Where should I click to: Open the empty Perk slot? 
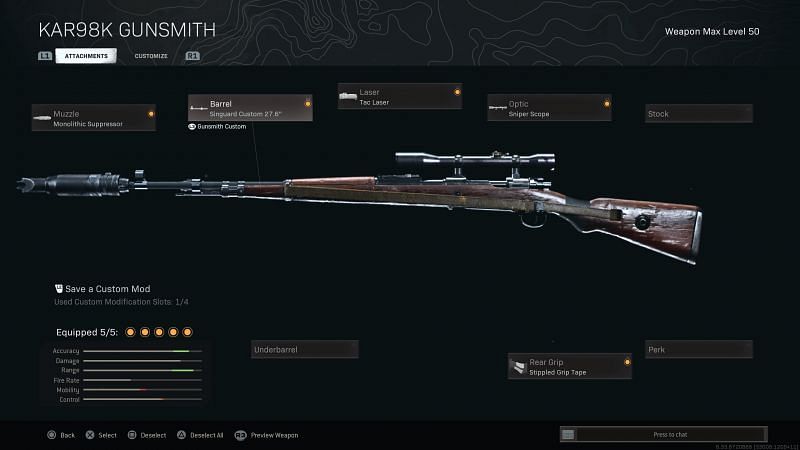pos(698,350)
